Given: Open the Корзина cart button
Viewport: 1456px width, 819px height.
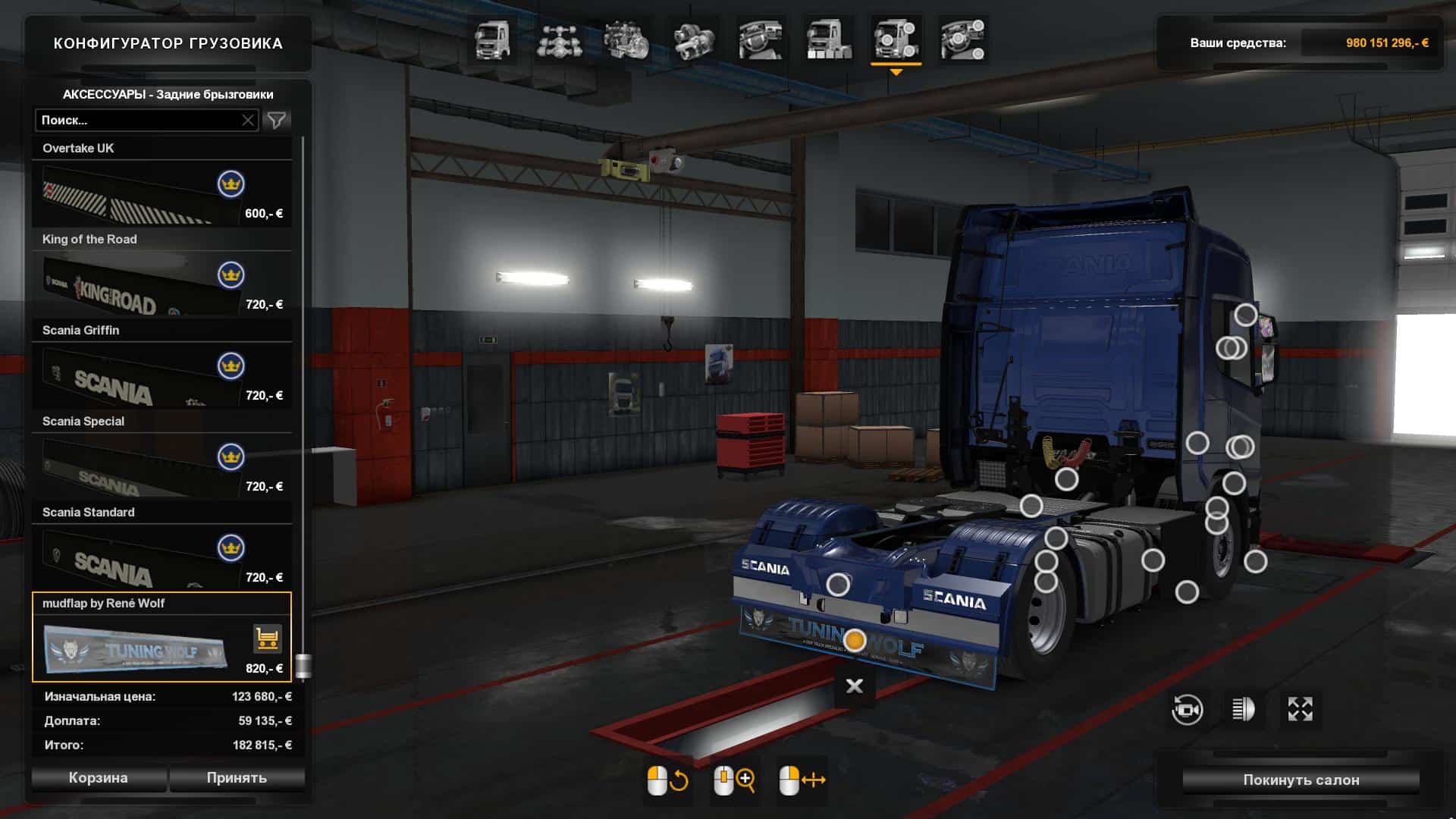Looking at the screenshot, I should 99,778.
